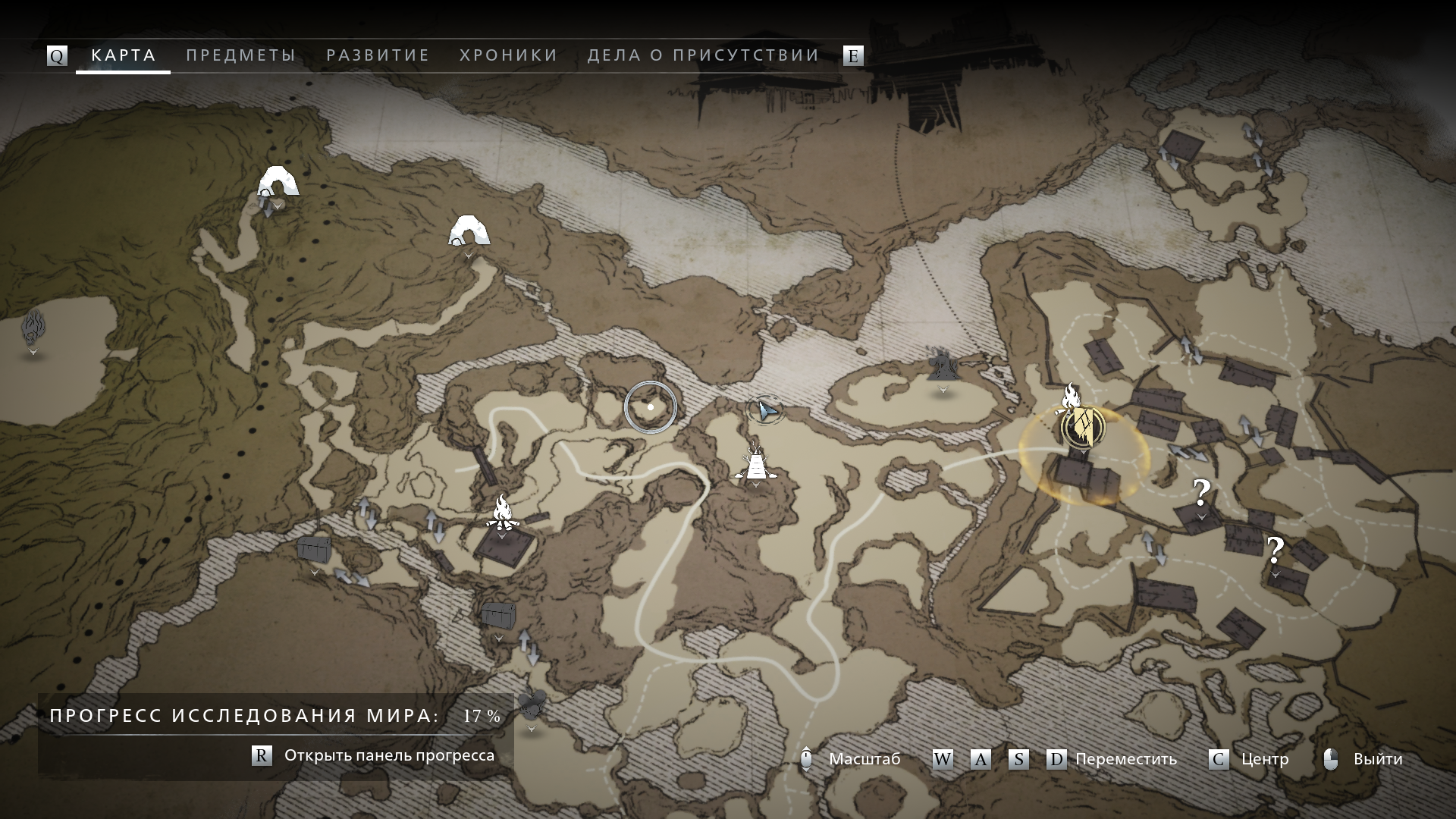Select the chess knight statue marker
Image resolution: width=1456 pixels, height=819 pixels.
coord(942,366)
